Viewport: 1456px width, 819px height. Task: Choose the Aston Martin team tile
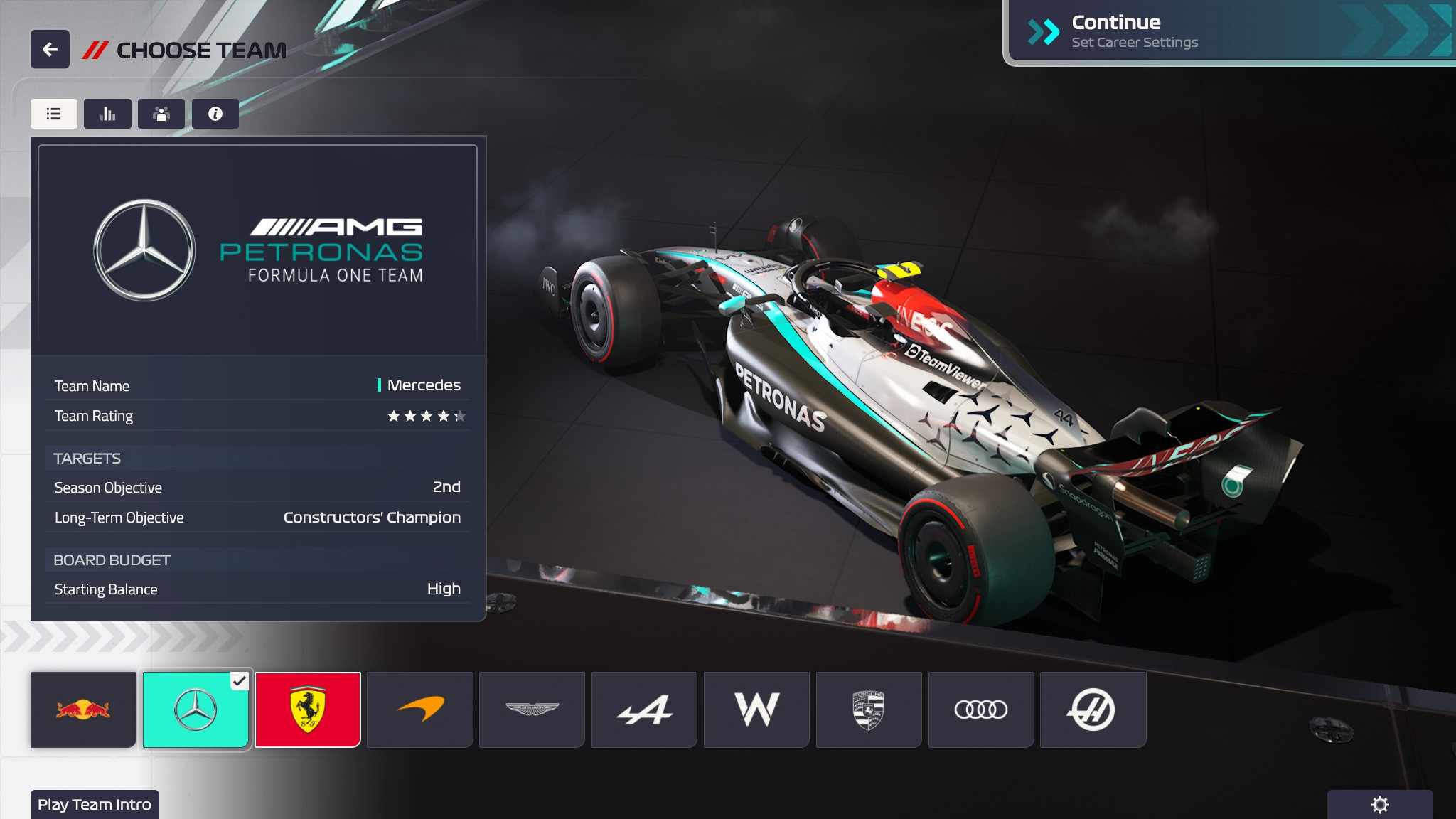click(532, 710)
